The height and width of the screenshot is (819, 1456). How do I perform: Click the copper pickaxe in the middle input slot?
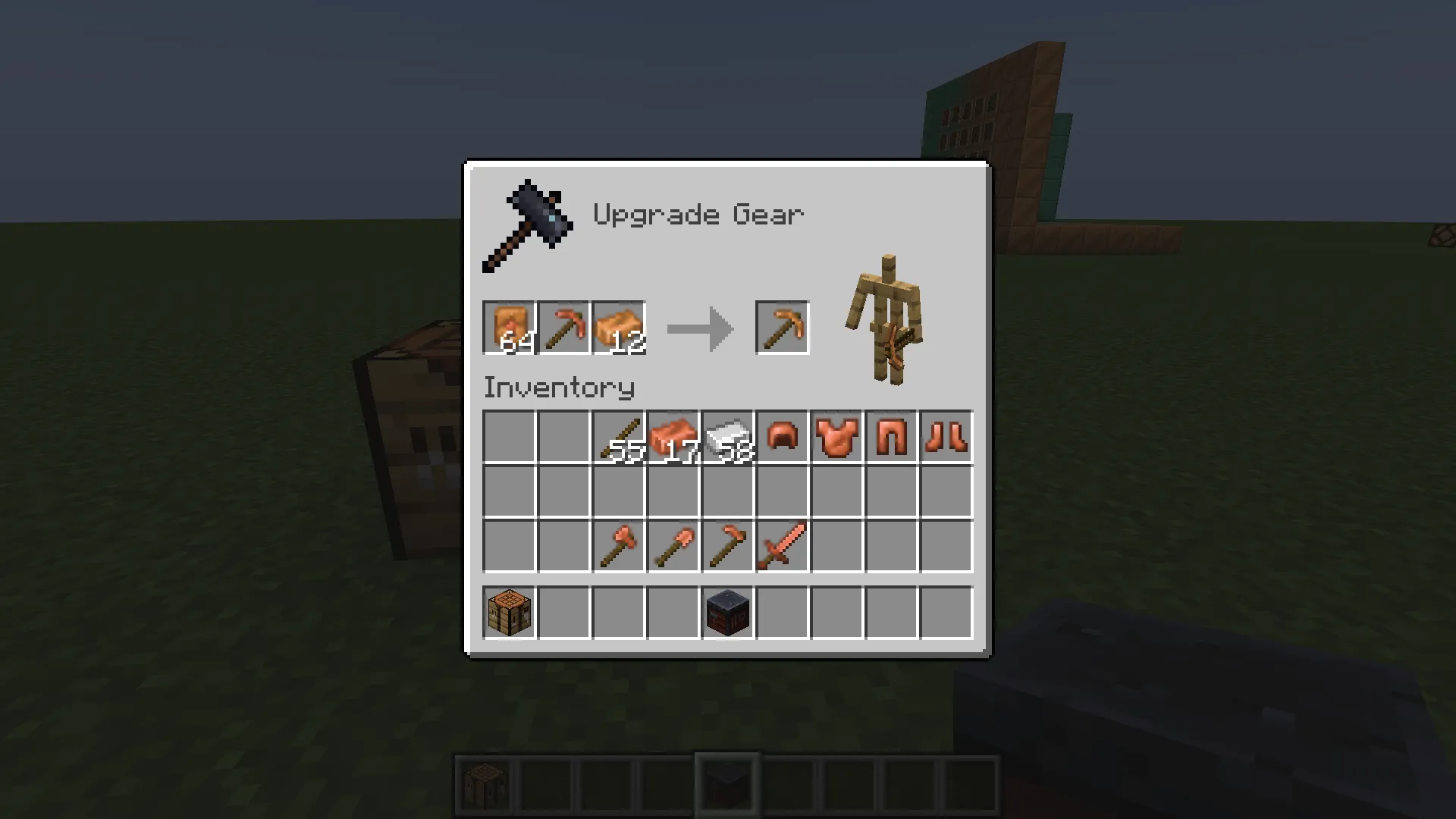coord(563,328)
